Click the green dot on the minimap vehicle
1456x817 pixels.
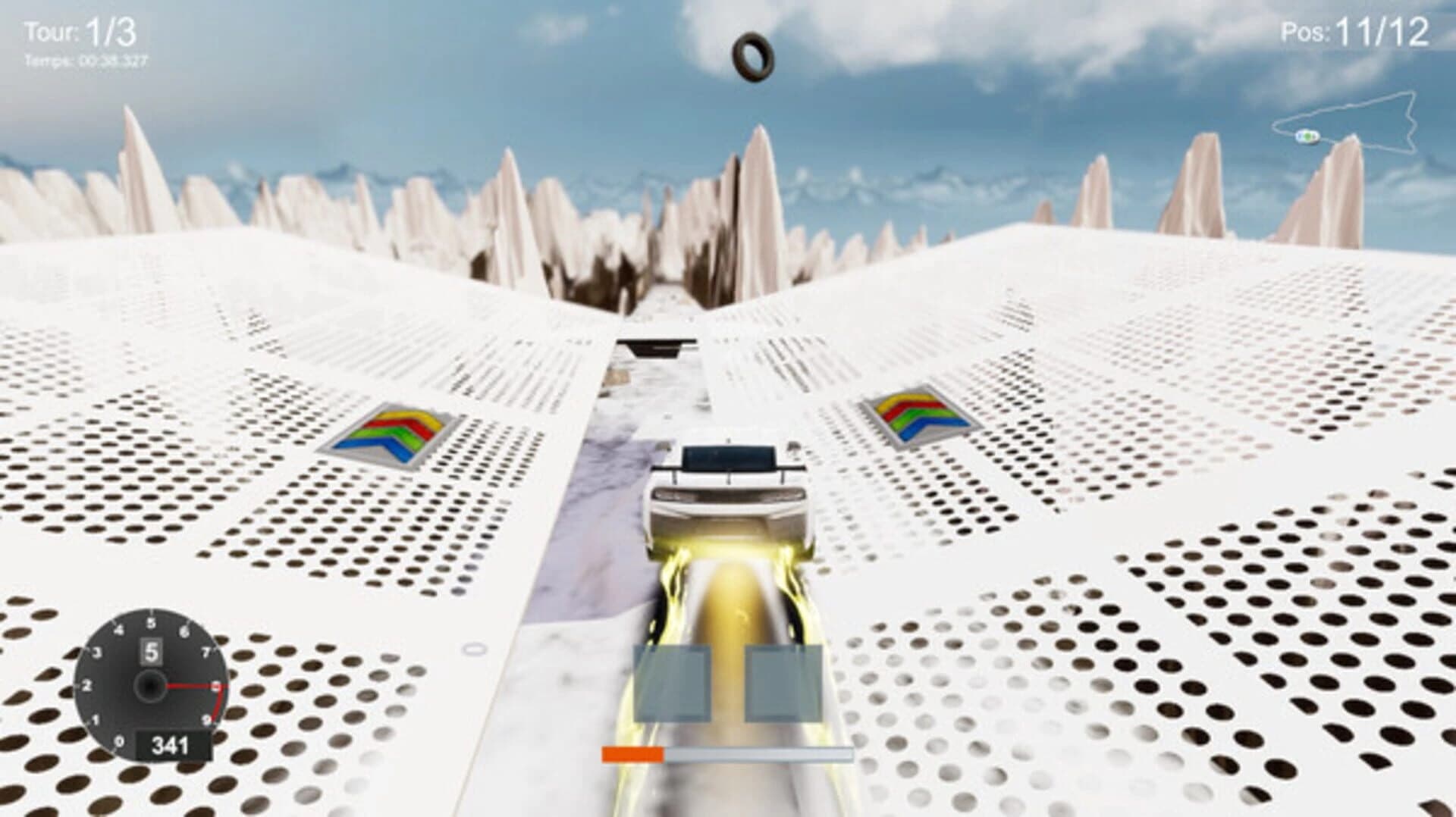point(1306,136)
